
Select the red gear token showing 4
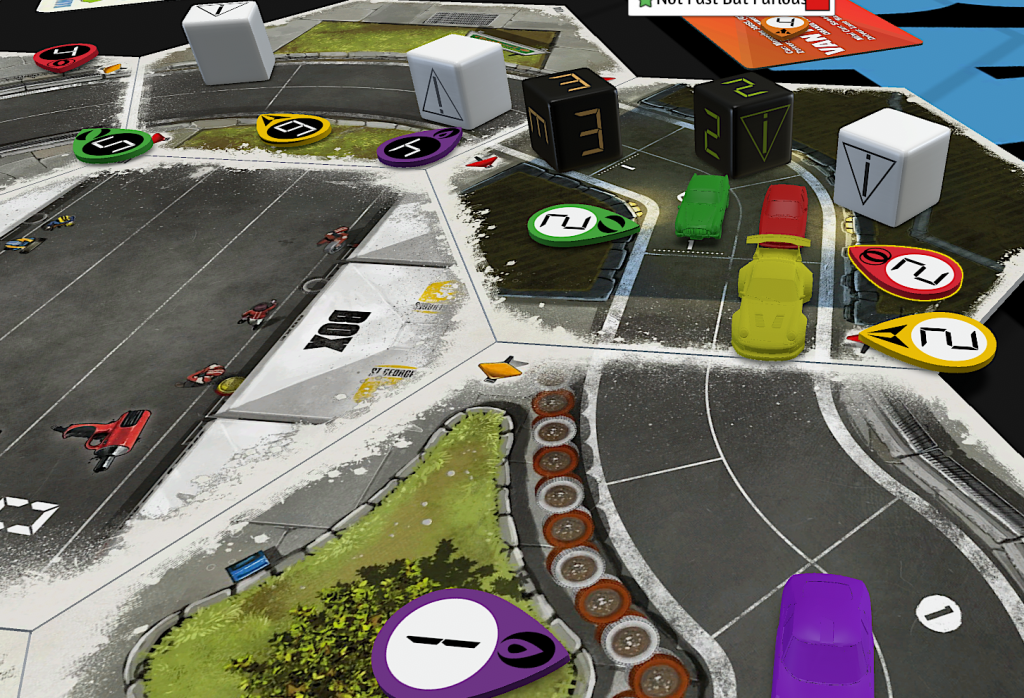[65, 56]
